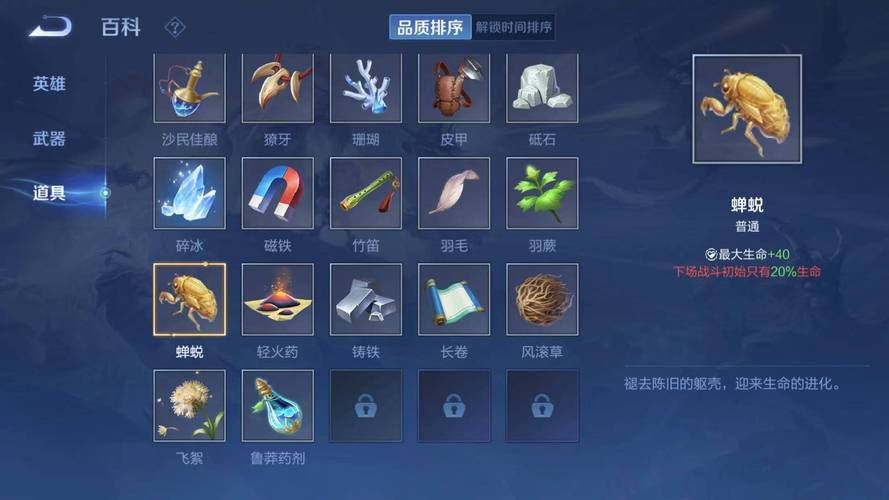View the 獠牙 item

(x=278, y=89)
